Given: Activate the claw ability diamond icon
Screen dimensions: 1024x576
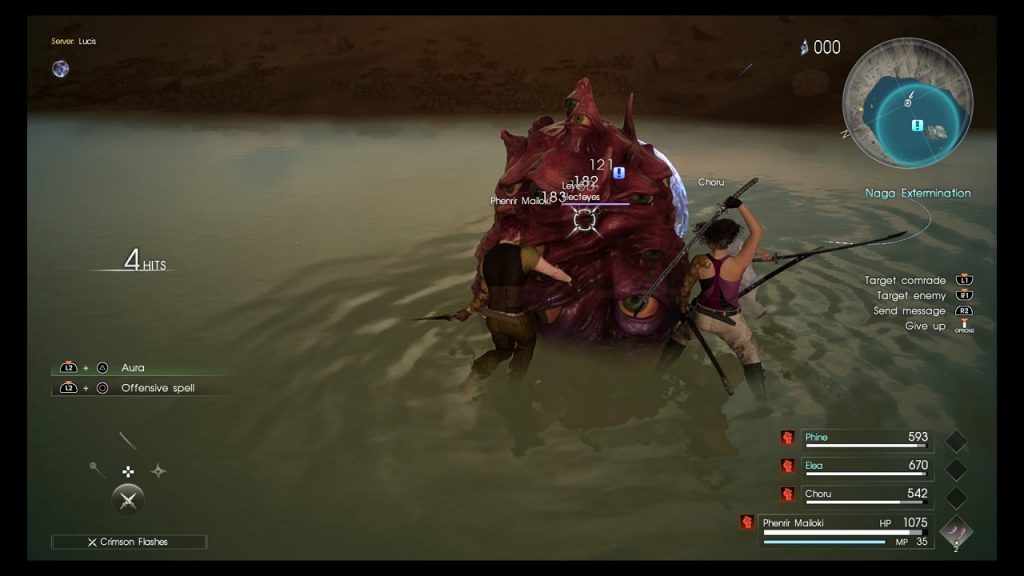Looking at the screenshot, I should click(x=956, y=531).
